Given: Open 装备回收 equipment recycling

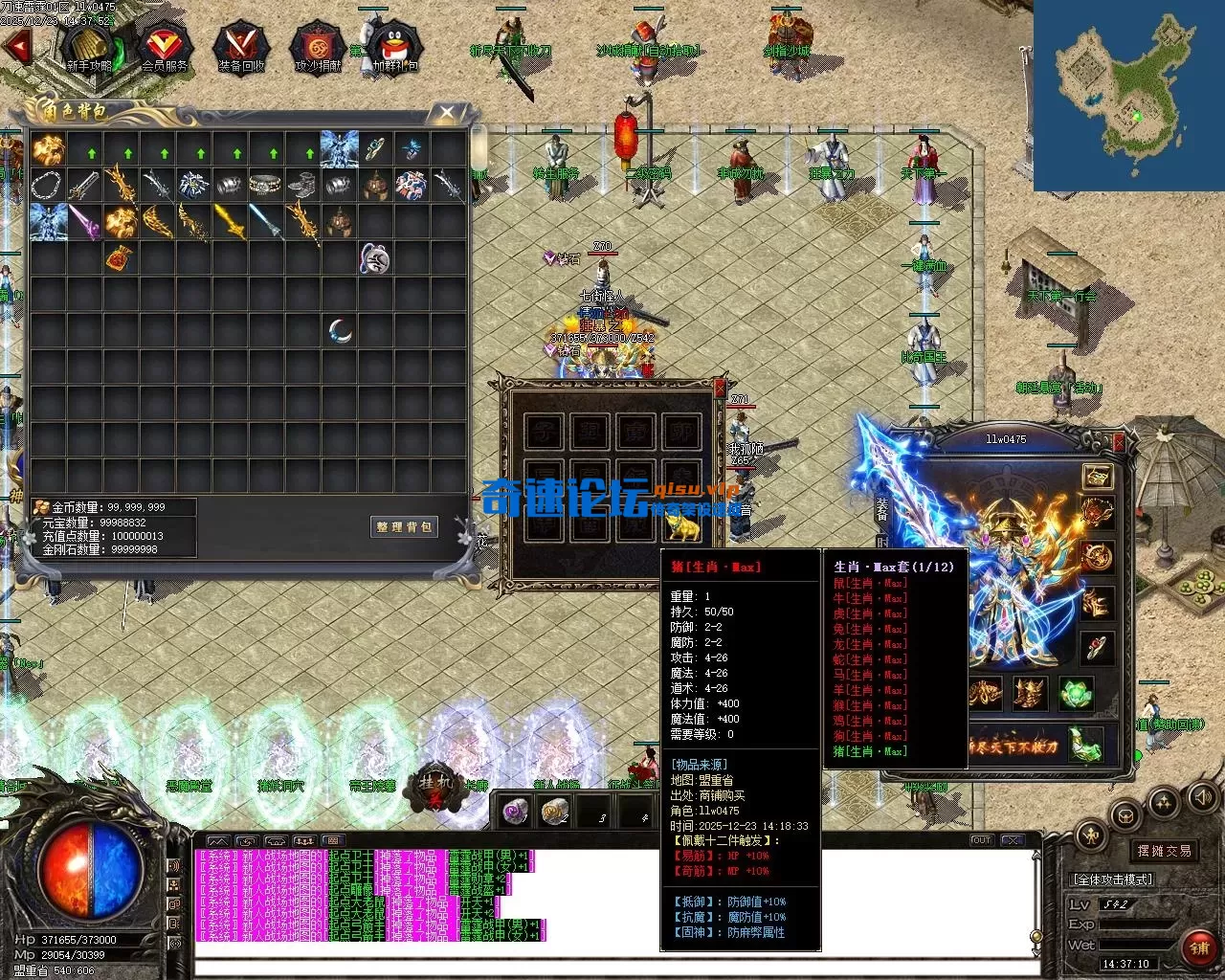Looking at the screenshot, I should [x=241, y=47].
